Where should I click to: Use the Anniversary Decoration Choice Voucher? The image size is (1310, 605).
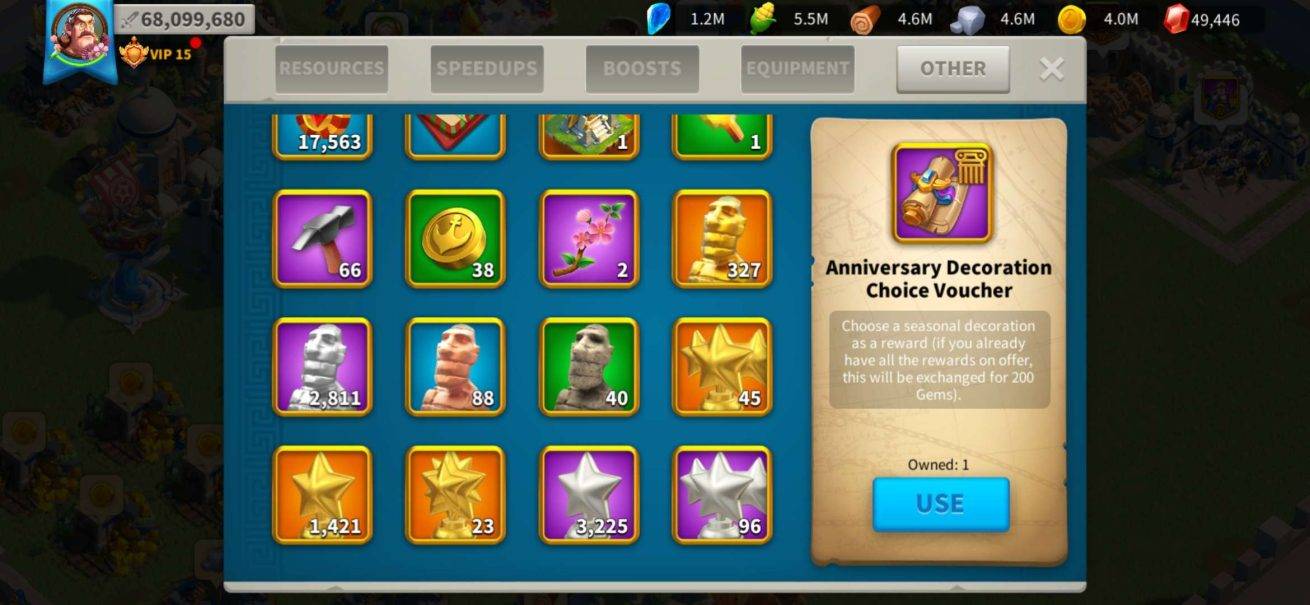pyautogui.click(x=940, y=503)
